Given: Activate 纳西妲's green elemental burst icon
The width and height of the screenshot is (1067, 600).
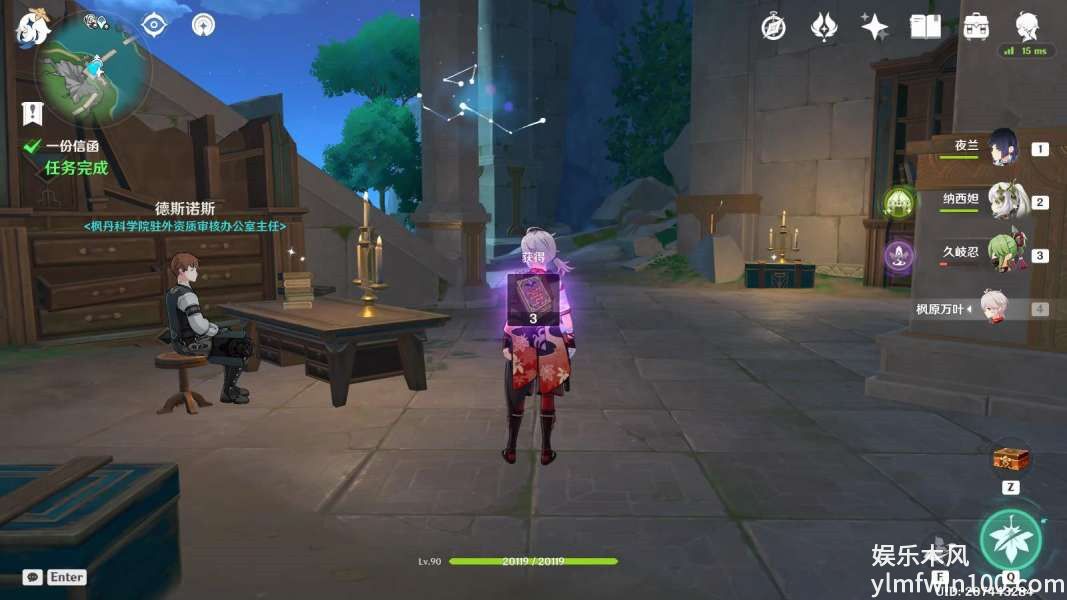Looking at the screenshot, I should [x=900, y=203].
